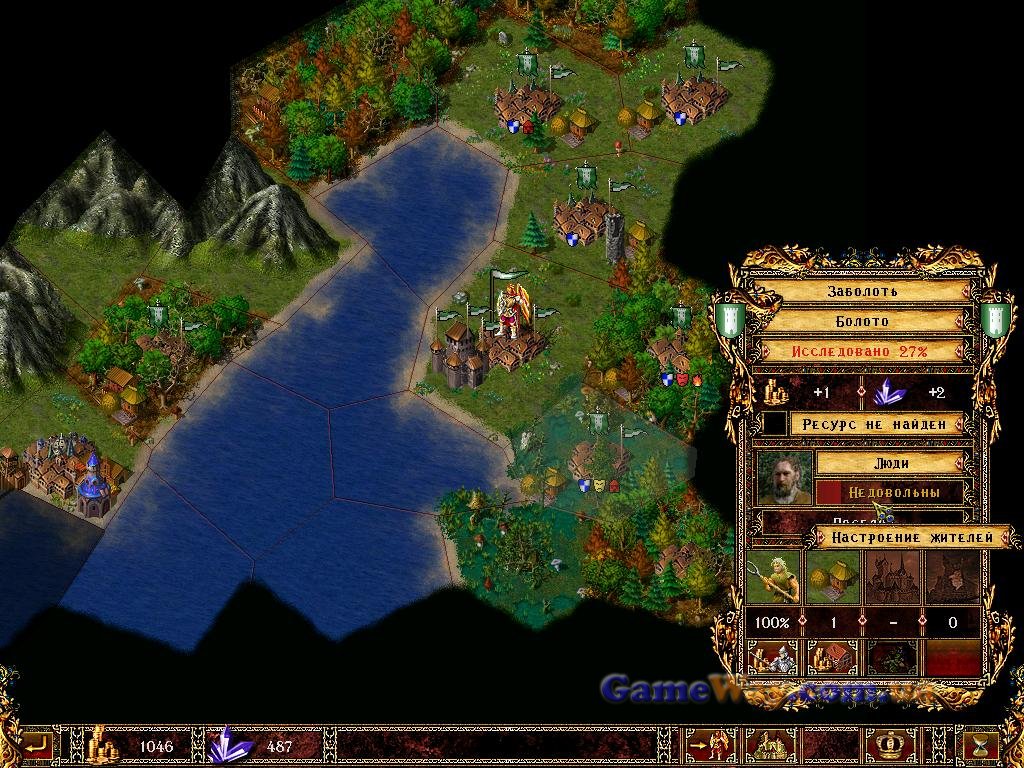Build in province with gold-and-house button
Viewport: 1024px width, 768px height.
pyautogui.click(x=832, y=659)
